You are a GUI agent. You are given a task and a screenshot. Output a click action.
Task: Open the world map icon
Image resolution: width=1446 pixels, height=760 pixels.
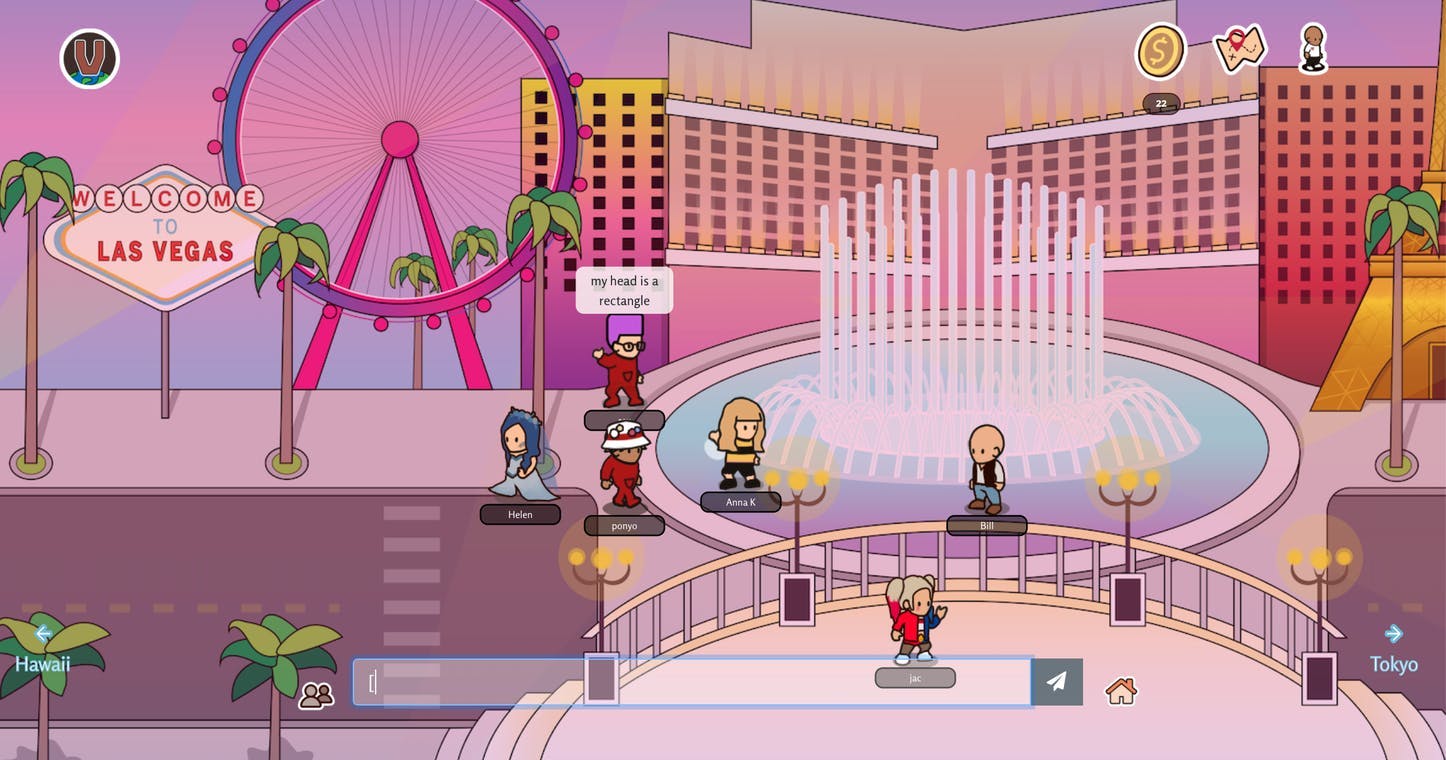1239,49
